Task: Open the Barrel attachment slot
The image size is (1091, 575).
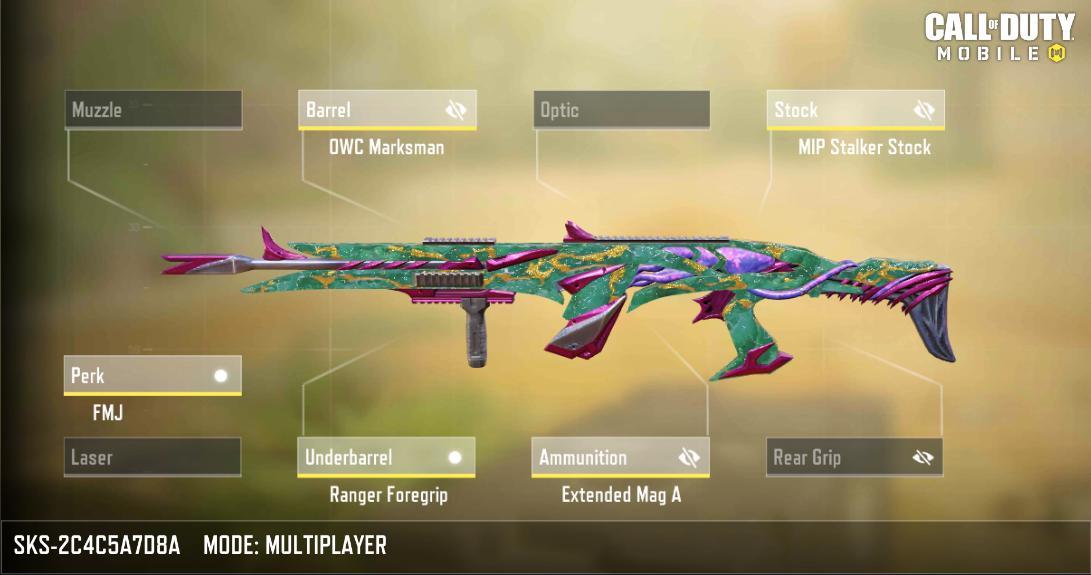Action: pyautogui.click(x=365, y=110)
